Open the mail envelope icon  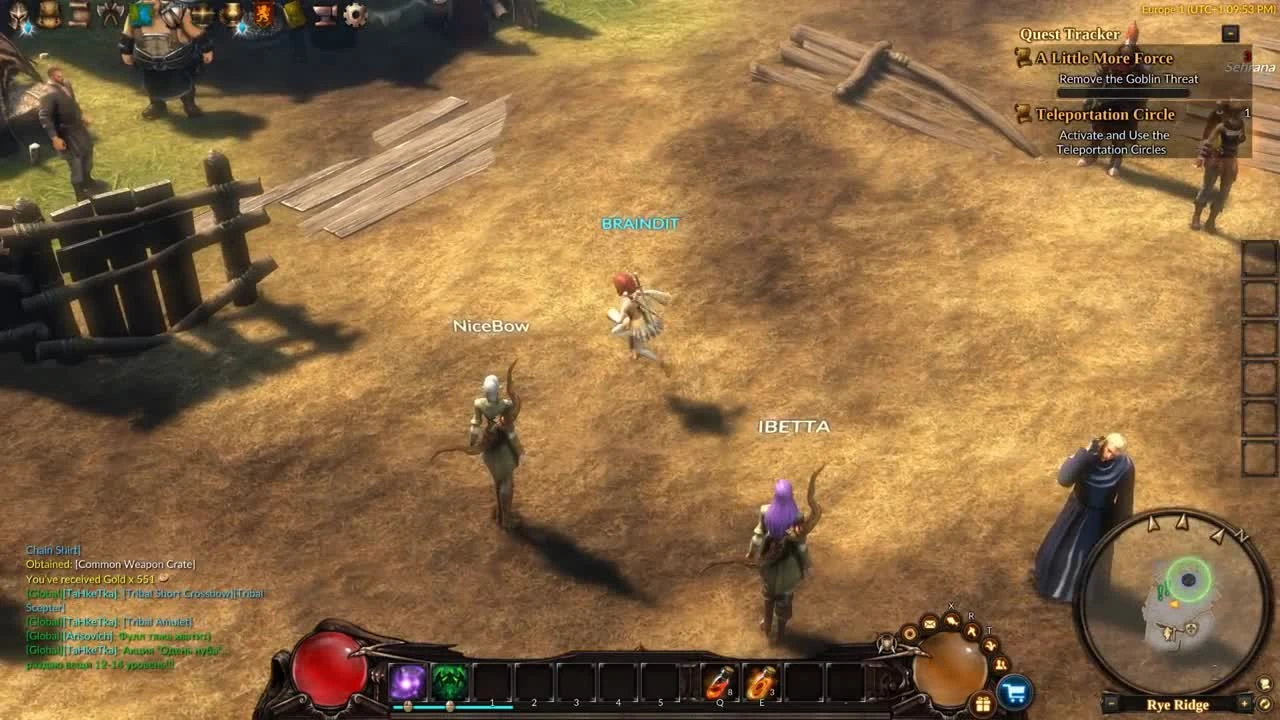(929, 623)
